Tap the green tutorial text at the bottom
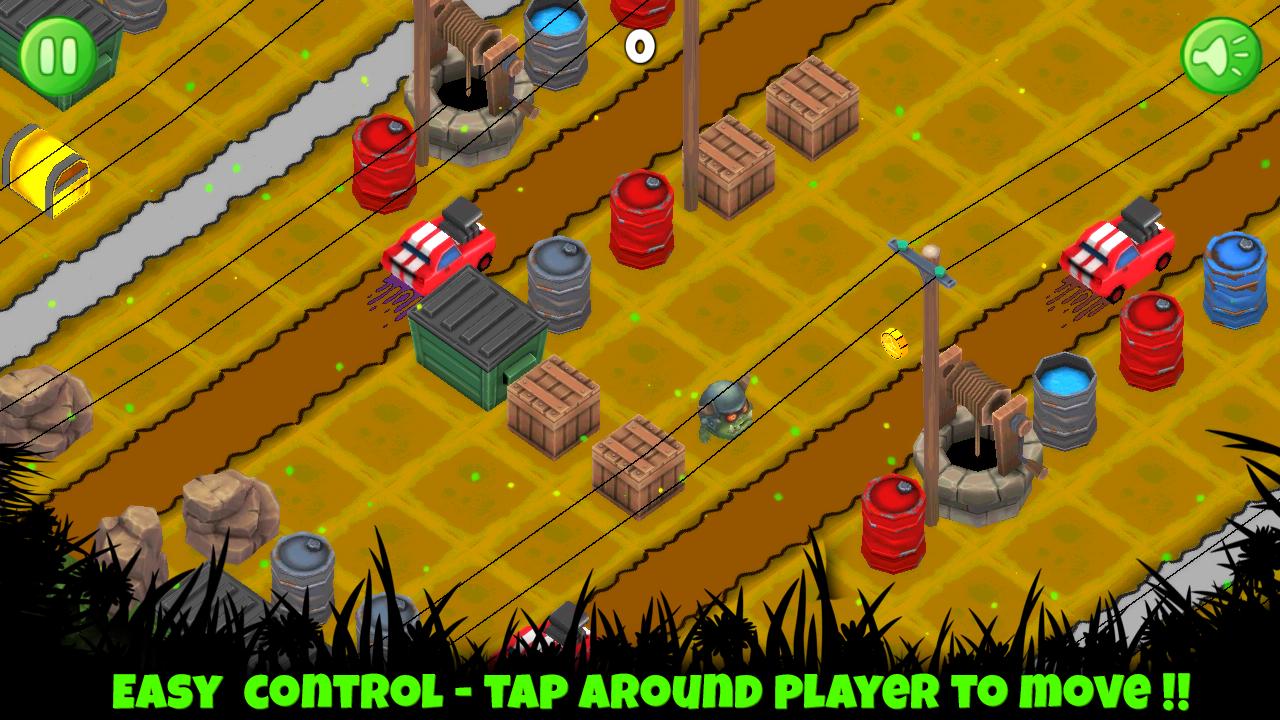This screenshot has width=1280, height=720. pyautogui.click(x=640, y=690)
